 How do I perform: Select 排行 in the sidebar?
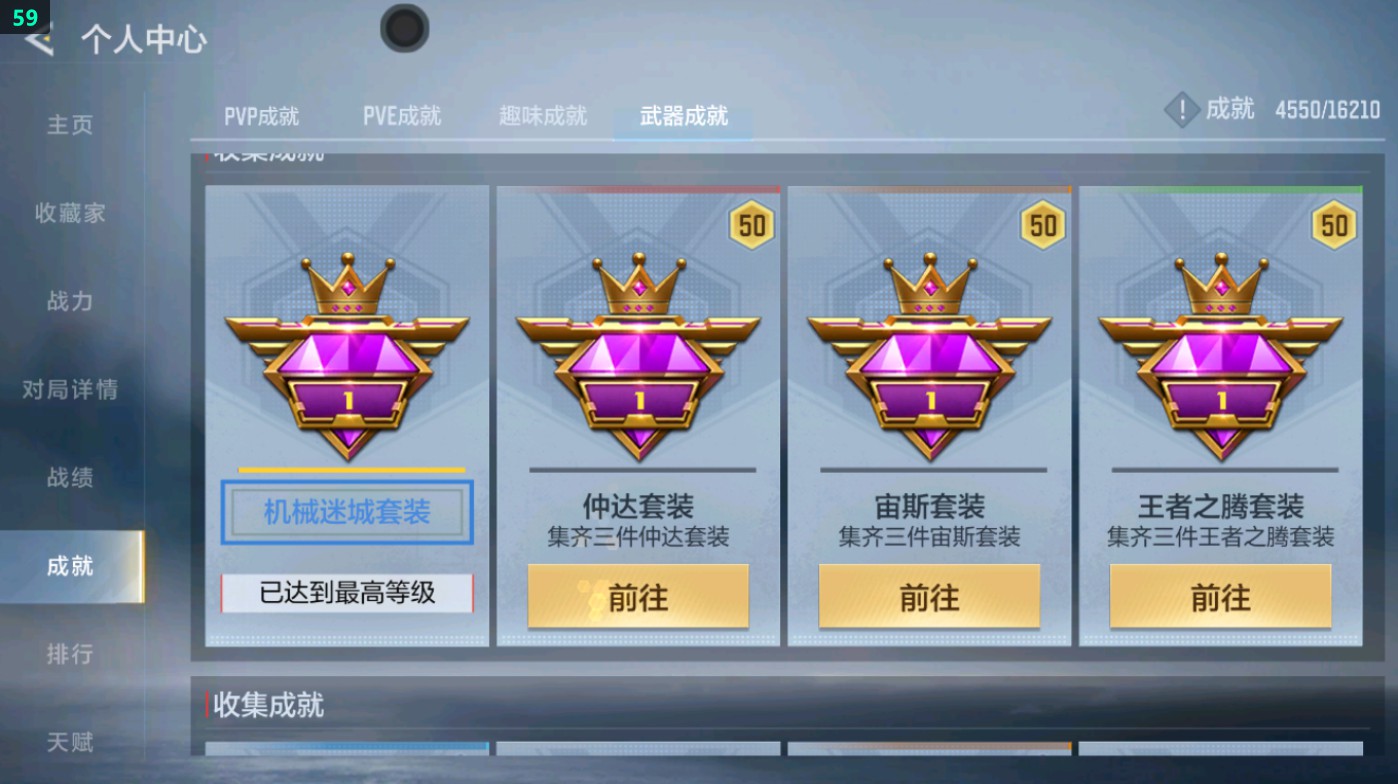68,655
